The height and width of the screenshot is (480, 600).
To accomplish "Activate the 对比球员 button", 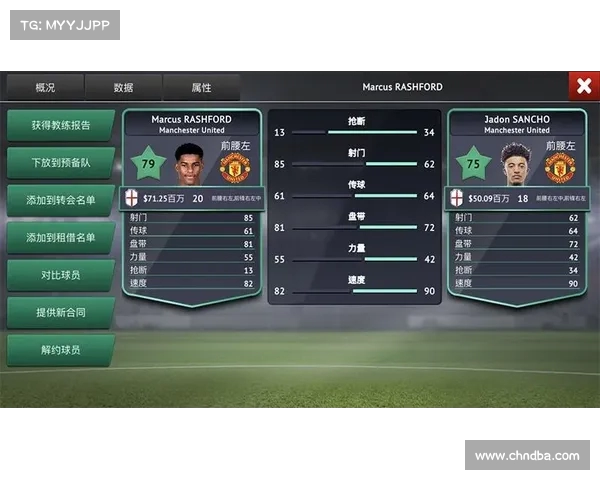I will [x=60, y=275].
